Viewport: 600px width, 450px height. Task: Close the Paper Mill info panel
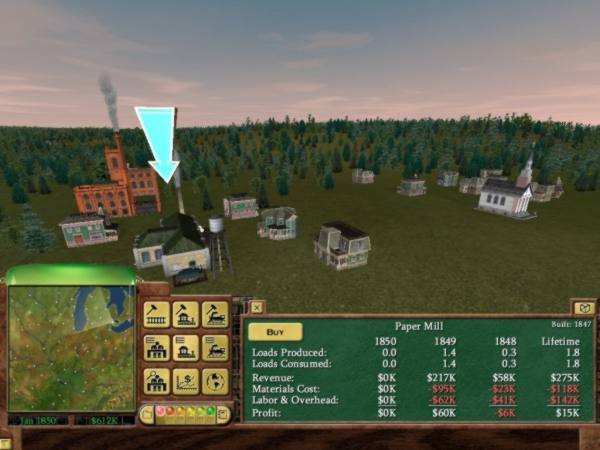pyautogui.click(x=256, y=307)
